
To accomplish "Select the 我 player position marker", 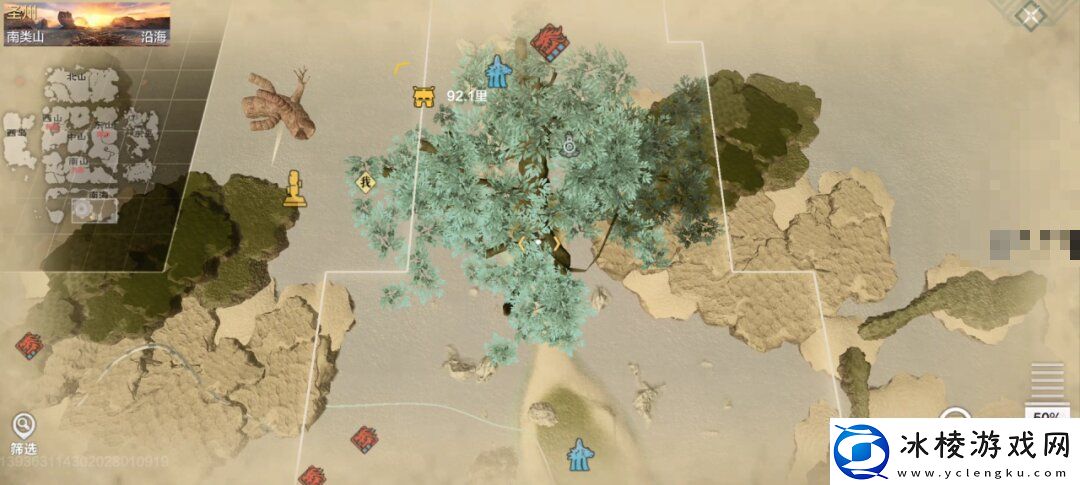I will point(364,182).
